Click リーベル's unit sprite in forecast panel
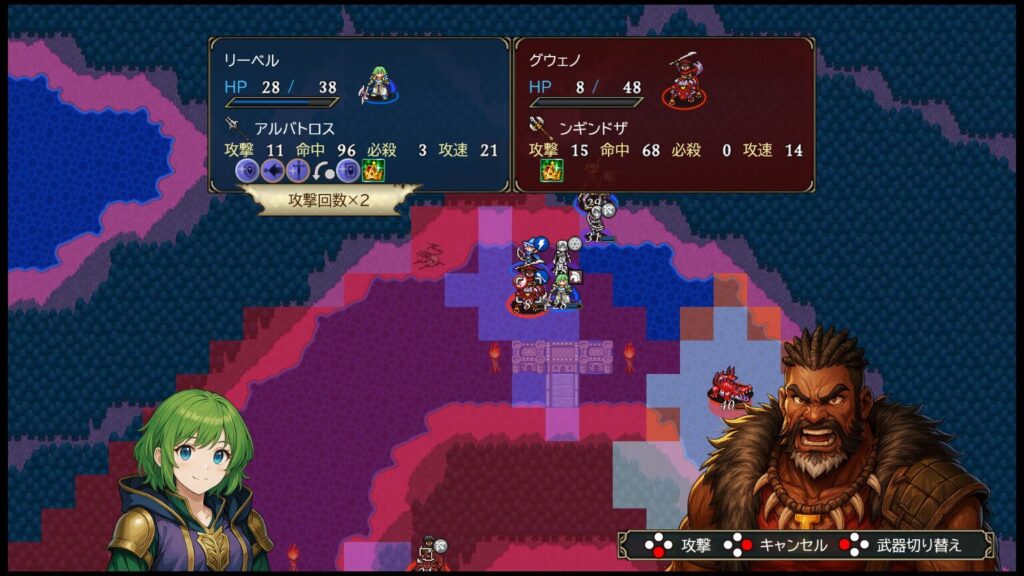The width and height of the screenshot is (1024, 576). point(379,83)
